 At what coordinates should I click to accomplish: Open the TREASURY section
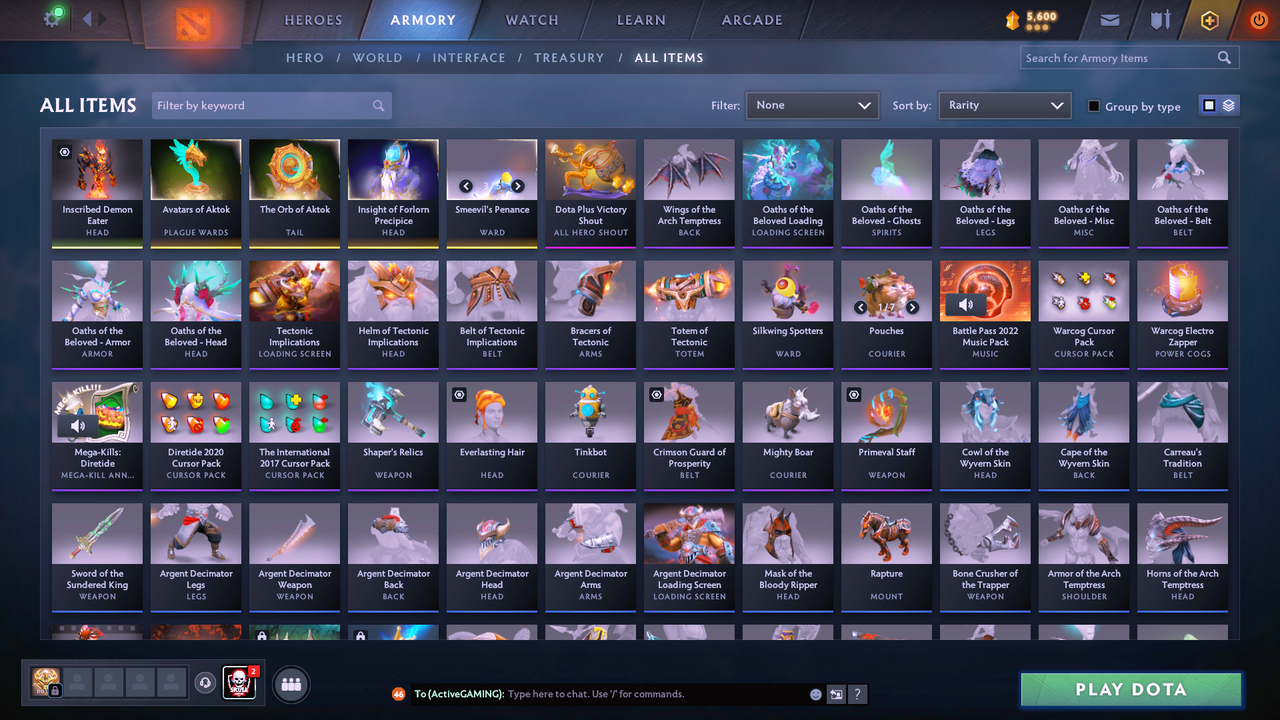pos(569,57)
